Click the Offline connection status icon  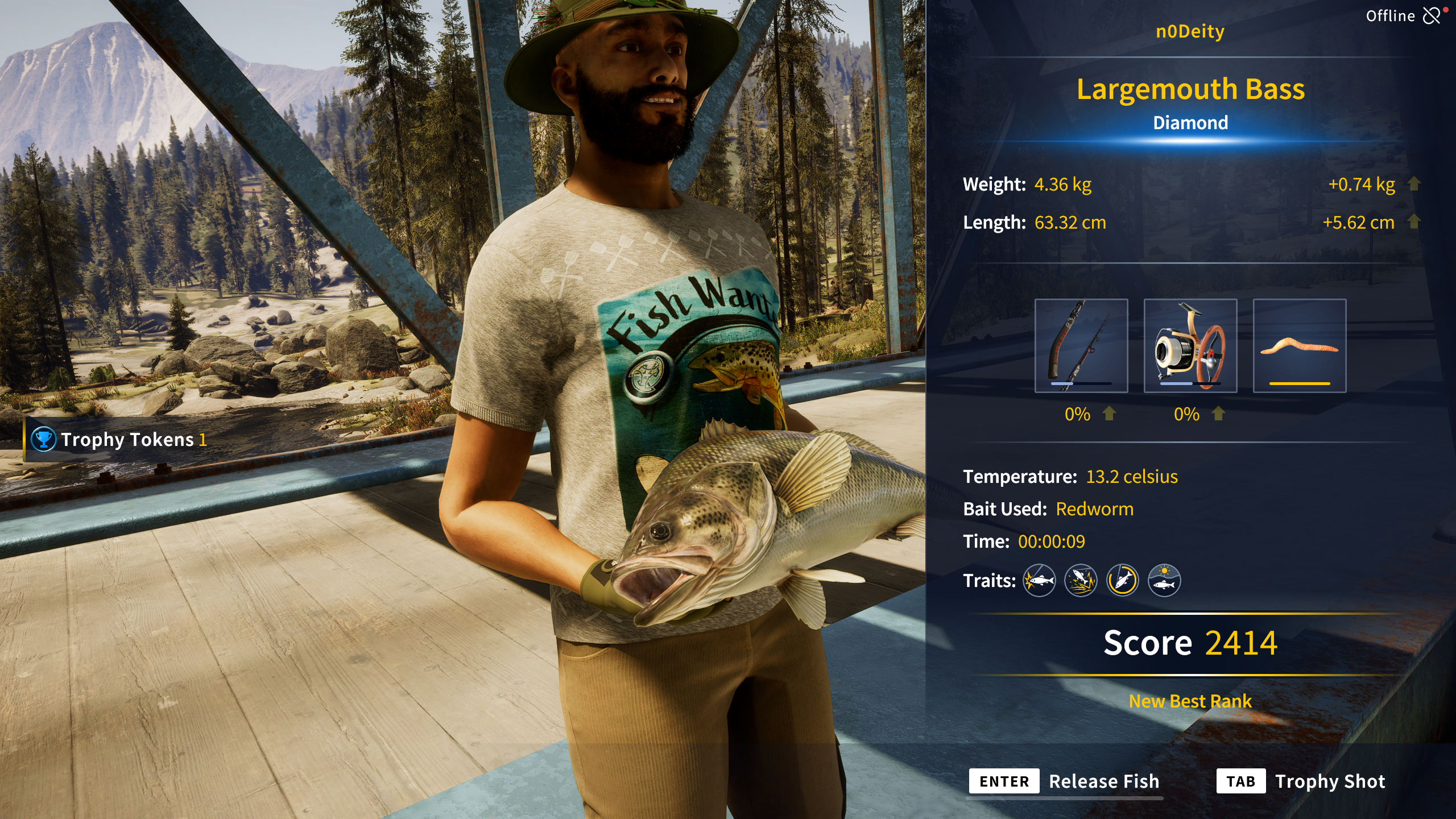[x=1431, y=16]
